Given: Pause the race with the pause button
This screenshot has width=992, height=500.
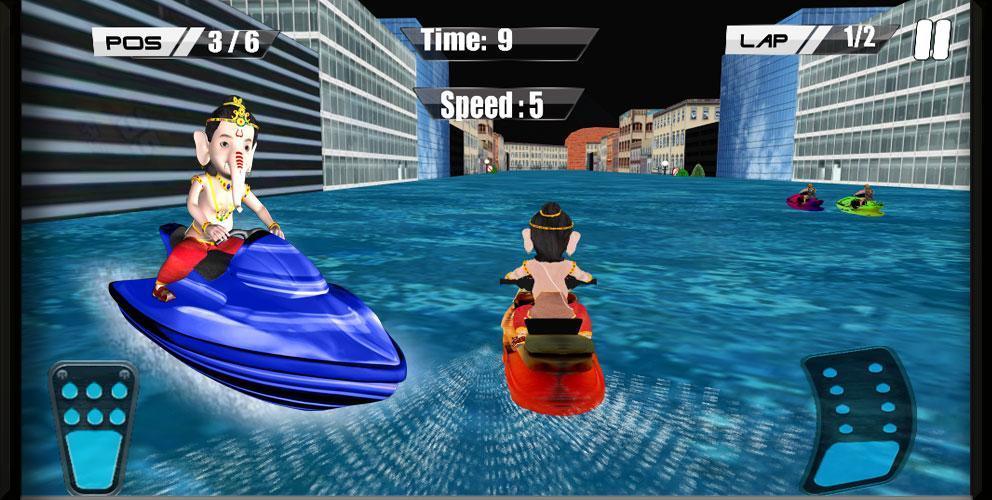Looking at the screenshot, I should [x=932, y=39].
